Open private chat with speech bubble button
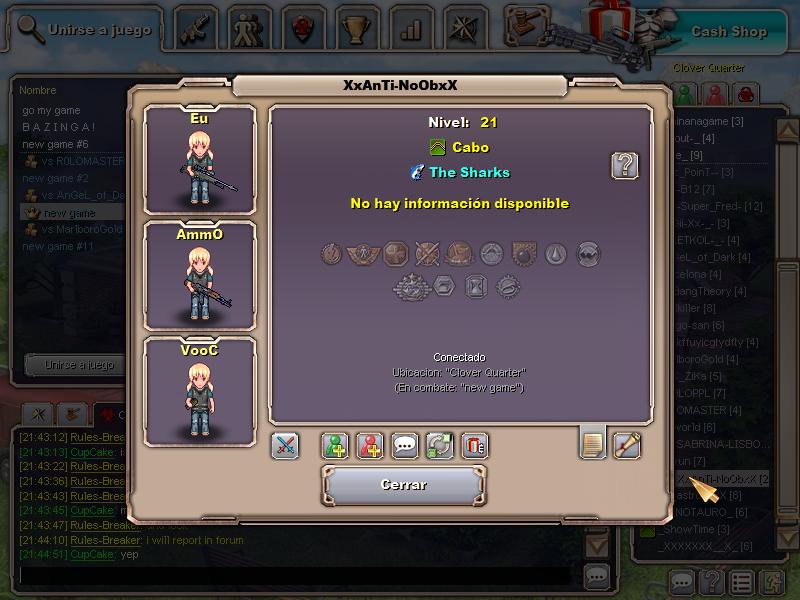 pyautogui.click(x=405, y=446)
